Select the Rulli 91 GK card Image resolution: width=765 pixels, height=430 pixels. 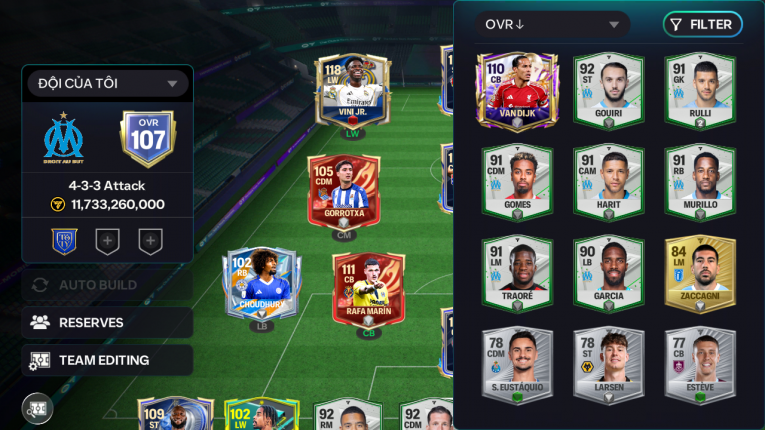[x=699, y=90]
